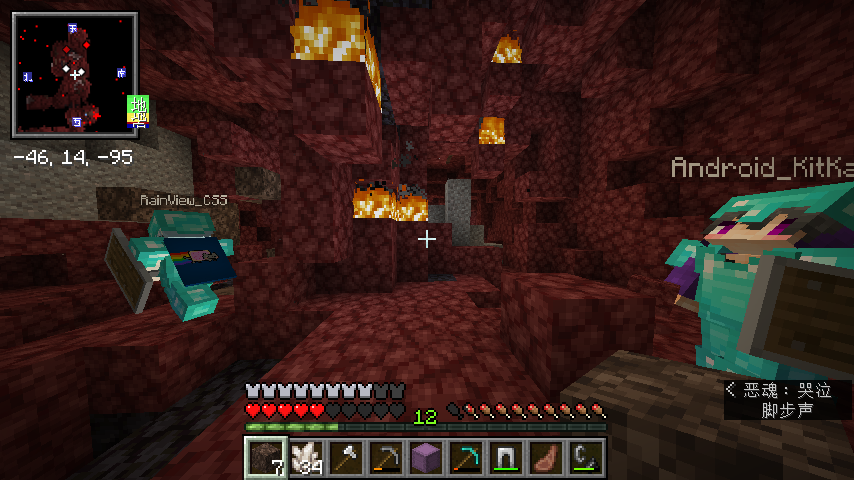This screenshot has height=480, width=854.
Task: Select the stone pickaxe slot
Action: tap(385, 457)
